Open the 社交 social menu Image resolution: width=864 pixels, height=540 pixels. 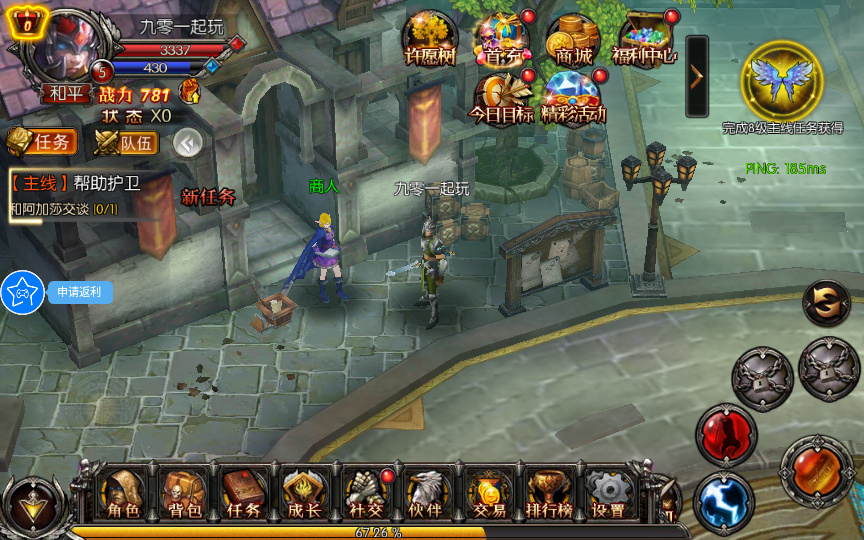click(365, 494)
